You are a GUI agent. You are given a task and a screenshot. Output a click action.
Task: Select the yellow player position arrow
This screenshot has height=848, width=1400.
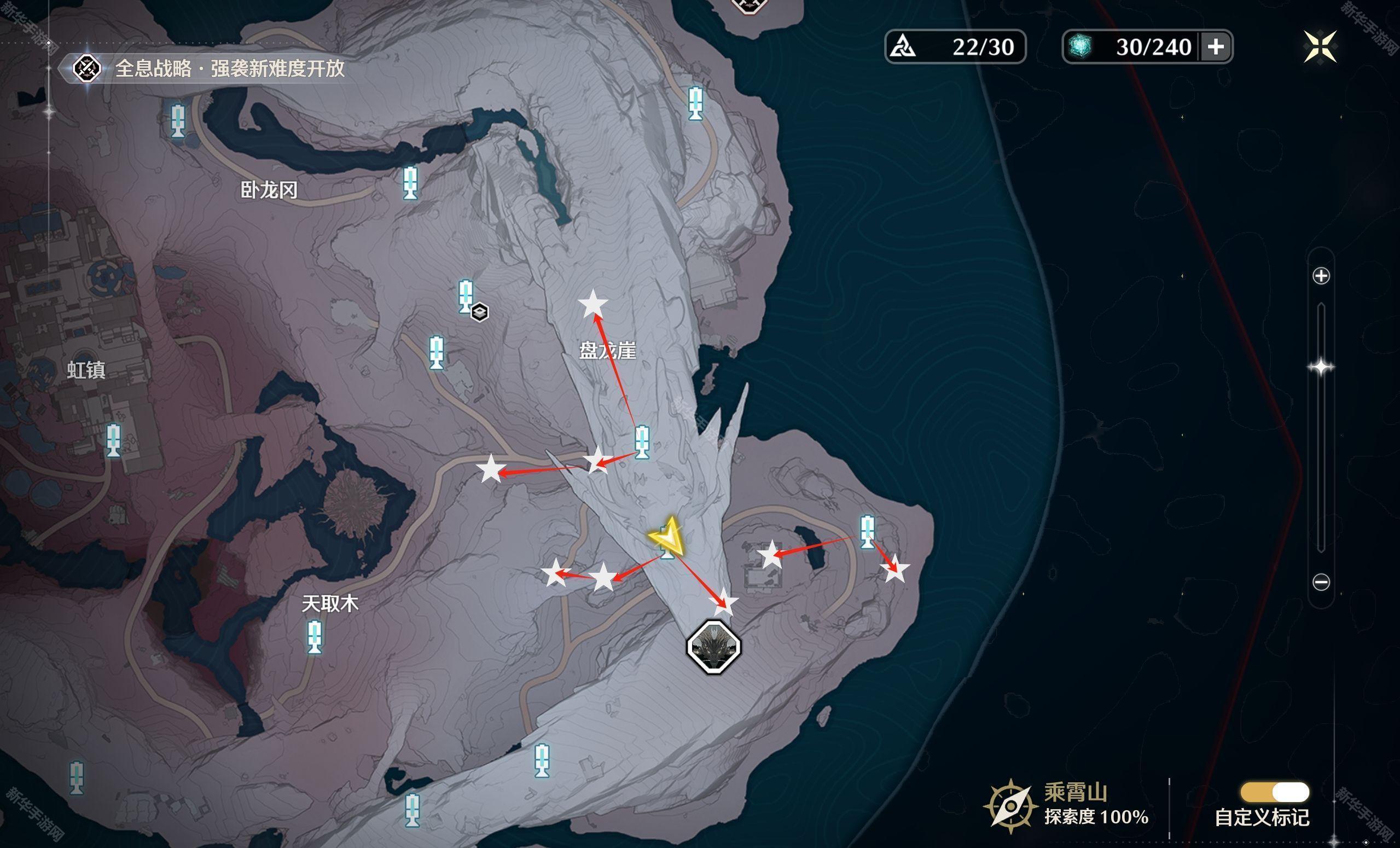tap(666, 535)
